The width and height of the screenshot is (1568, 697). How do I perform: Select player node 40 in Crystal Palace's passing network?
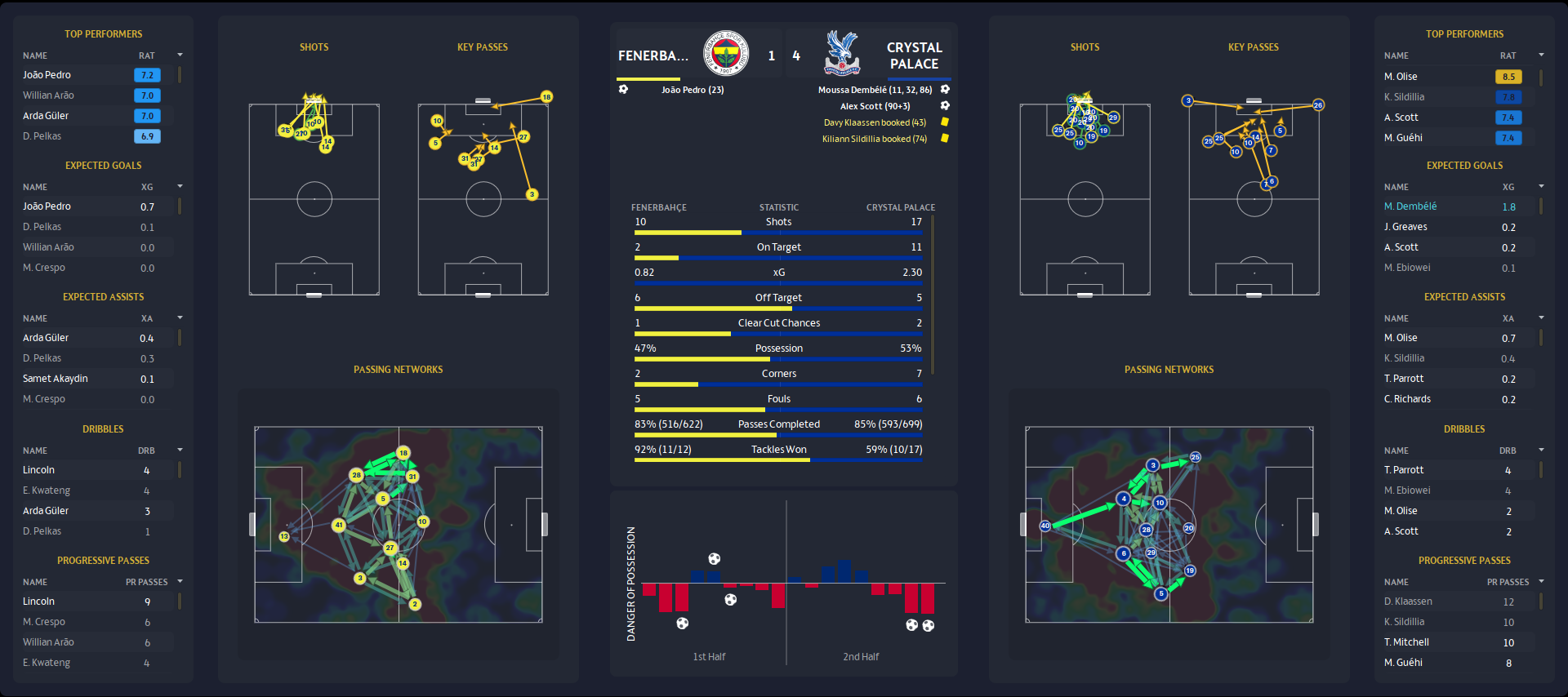pos(1044,527)
